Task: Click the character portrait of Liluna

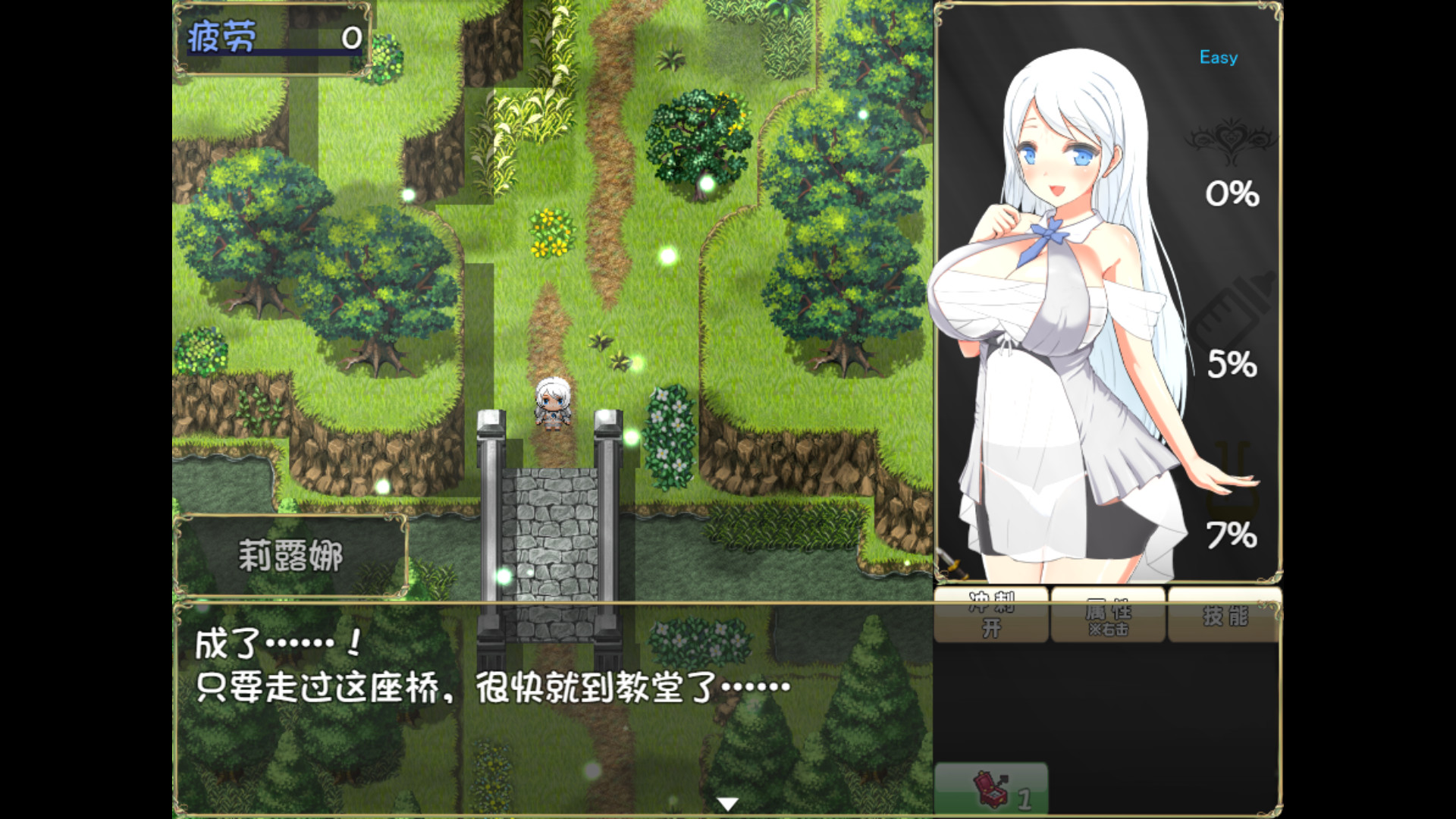Action: click(x=1062, y=303)
